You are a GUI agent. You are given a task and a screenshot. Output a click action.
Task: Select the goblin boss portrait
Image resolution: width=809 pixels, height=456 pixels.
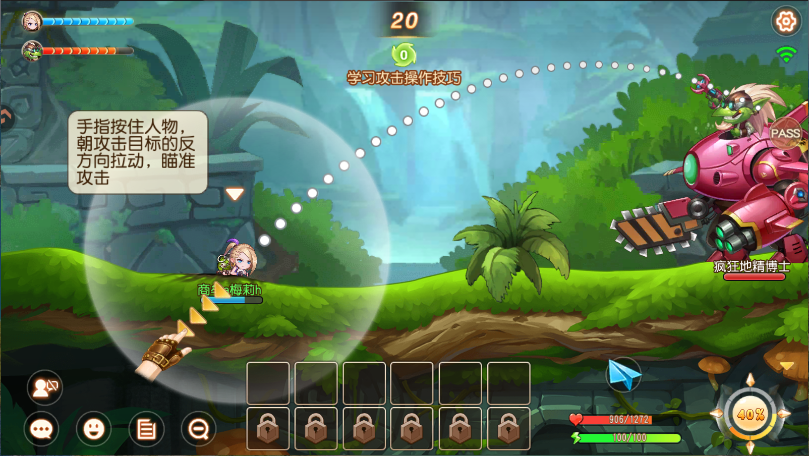tap(32, 49)
